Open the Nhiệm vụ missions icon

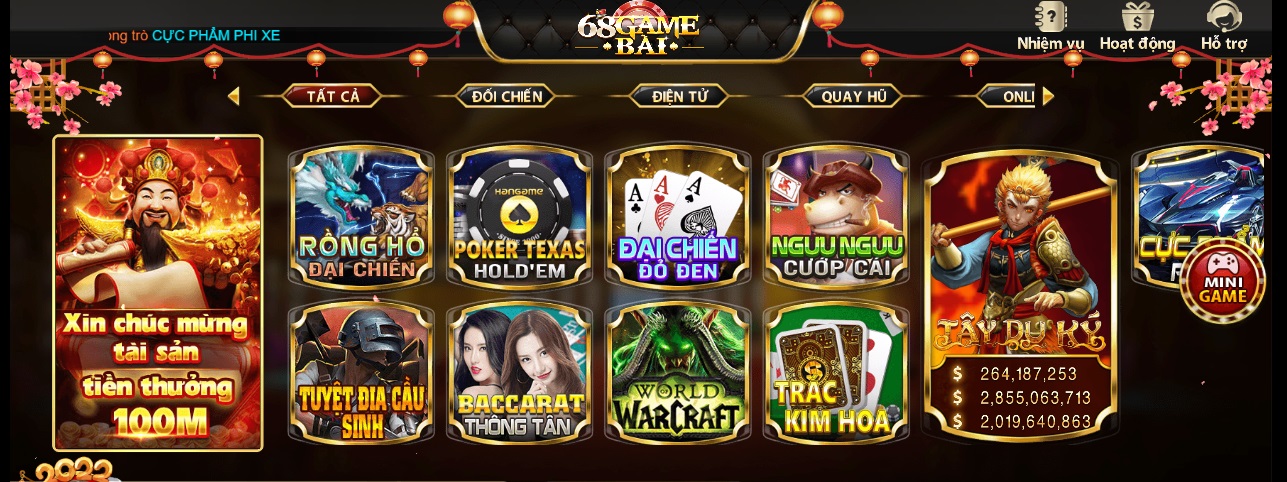[x=1050, y=26]
